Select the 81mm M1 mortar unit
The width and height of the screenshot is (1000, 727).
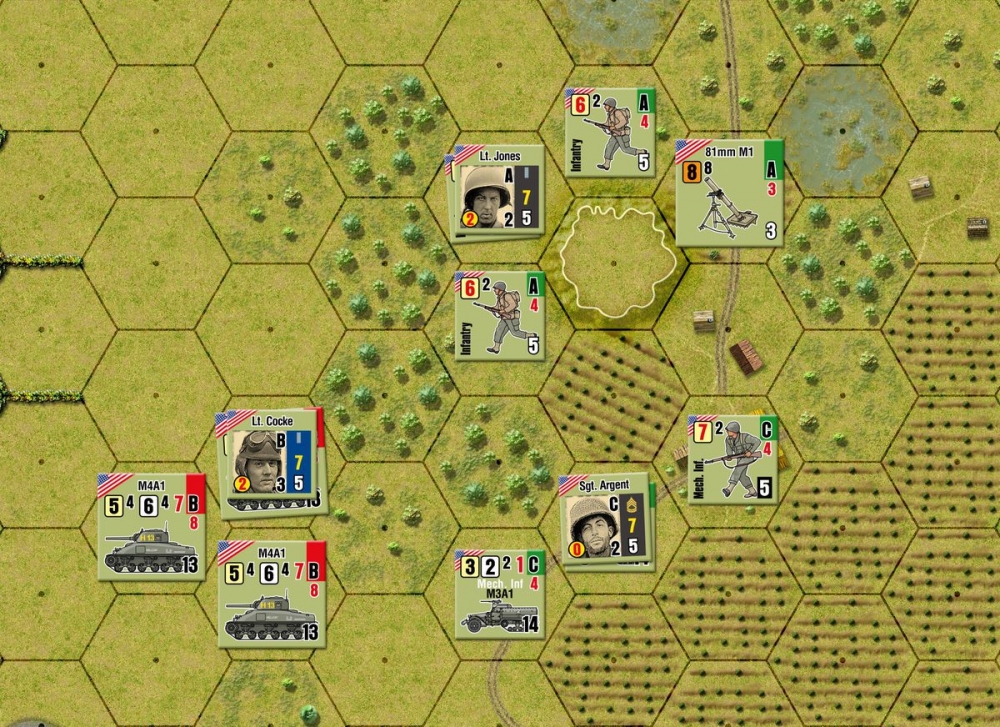click(728, 192)
